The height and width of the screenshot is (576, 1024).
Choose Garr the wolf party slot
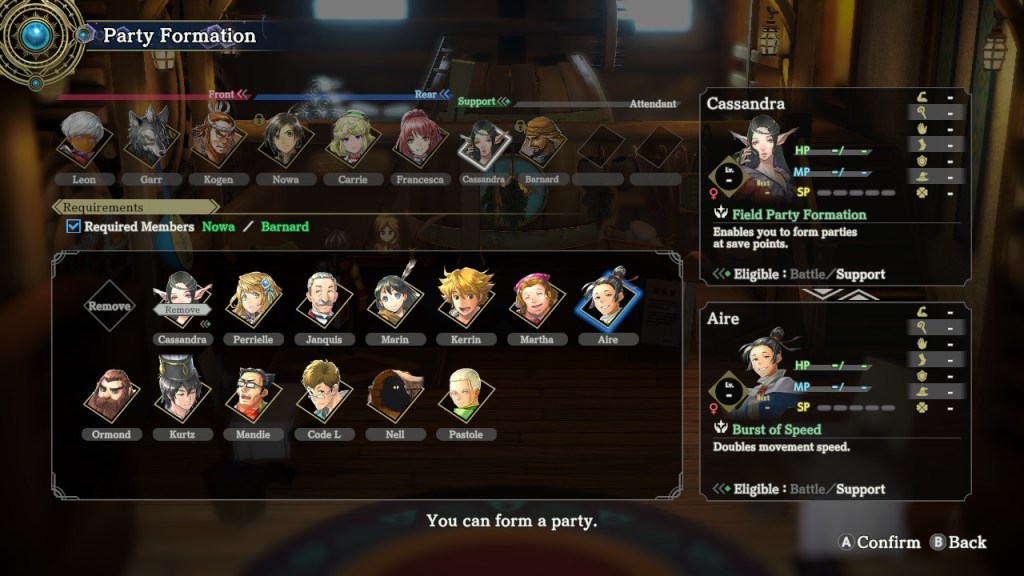(x=150, y=139)
